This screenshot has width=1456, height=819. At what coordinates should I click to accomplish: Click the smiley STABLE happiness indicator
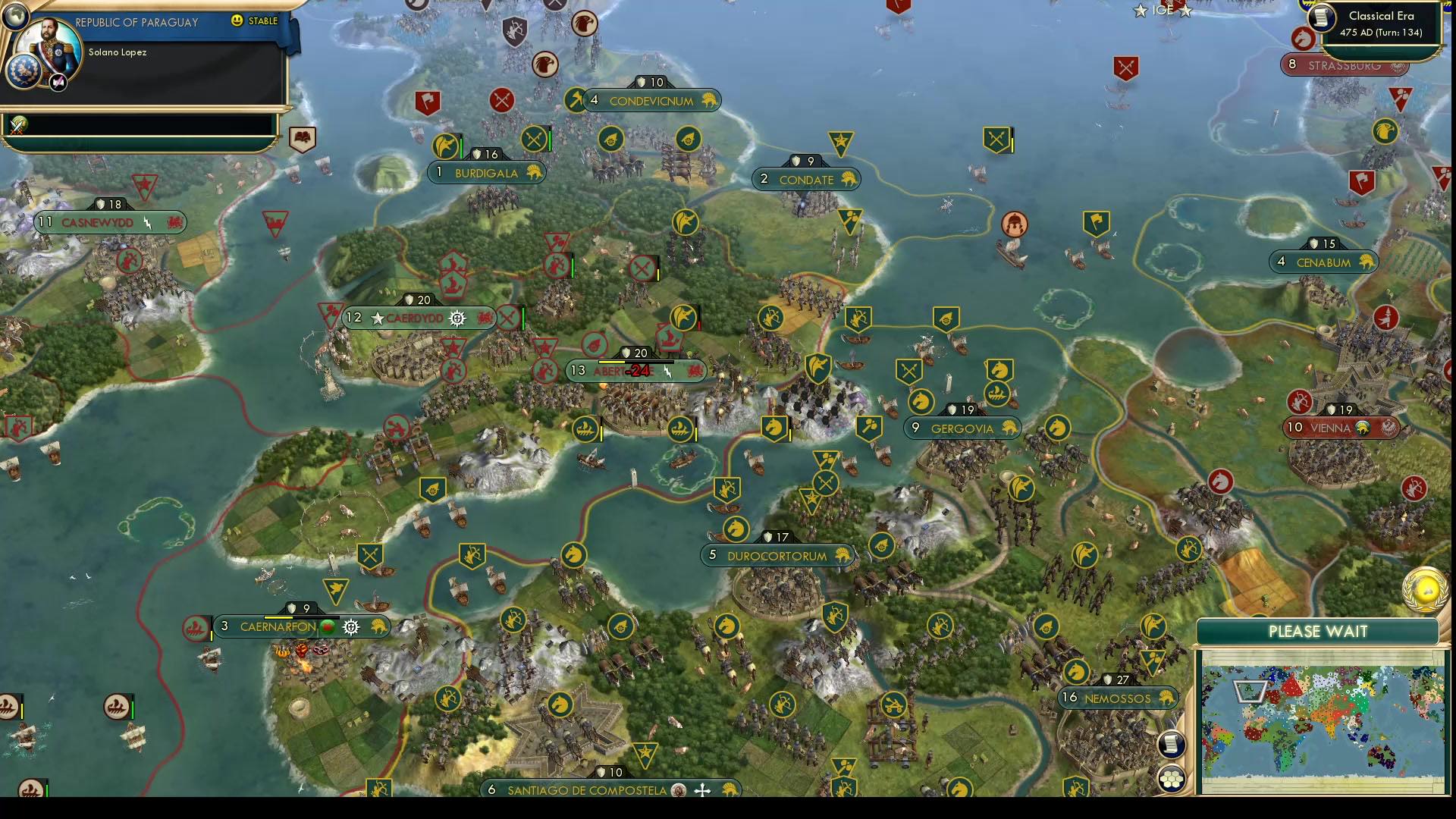click(x=239, y=22)
